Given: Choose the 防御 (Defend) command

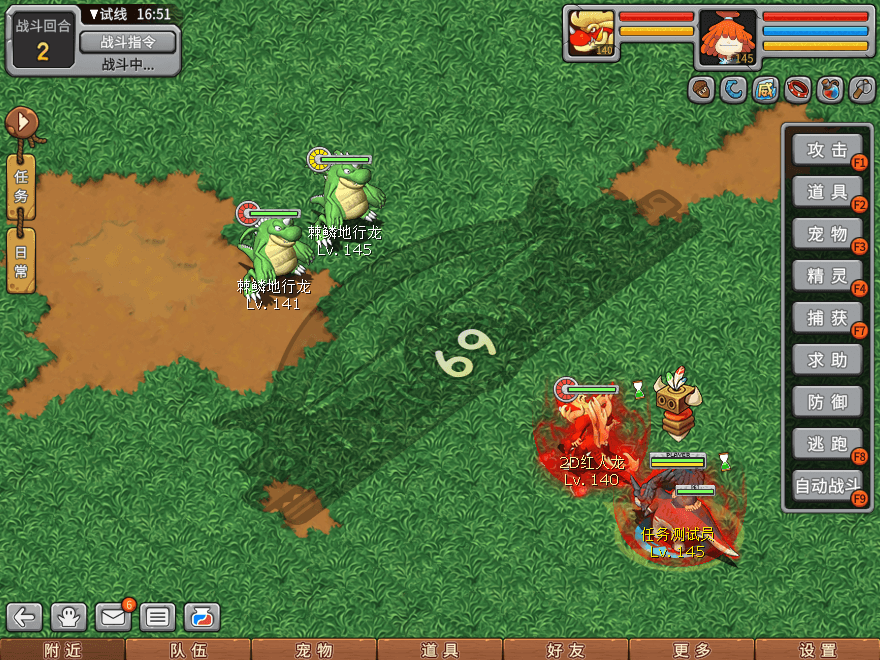Looking at the screenshot, I should pyautogui.click(x=827, y=402).
